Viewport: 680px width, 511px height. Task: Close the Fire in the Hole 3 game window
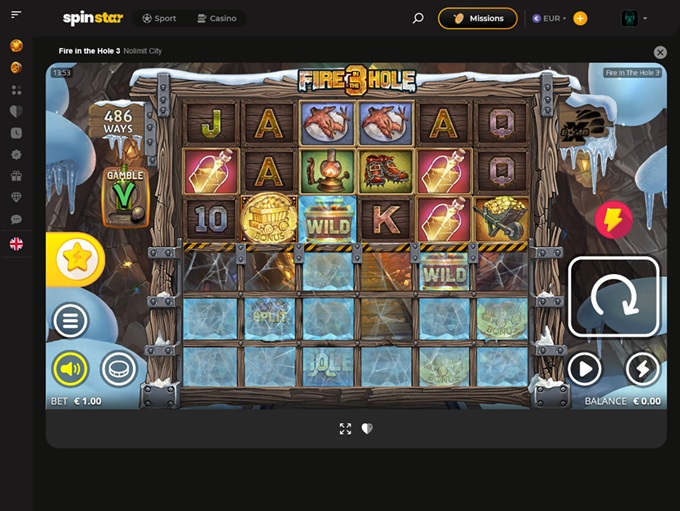[x=660, y=52]
